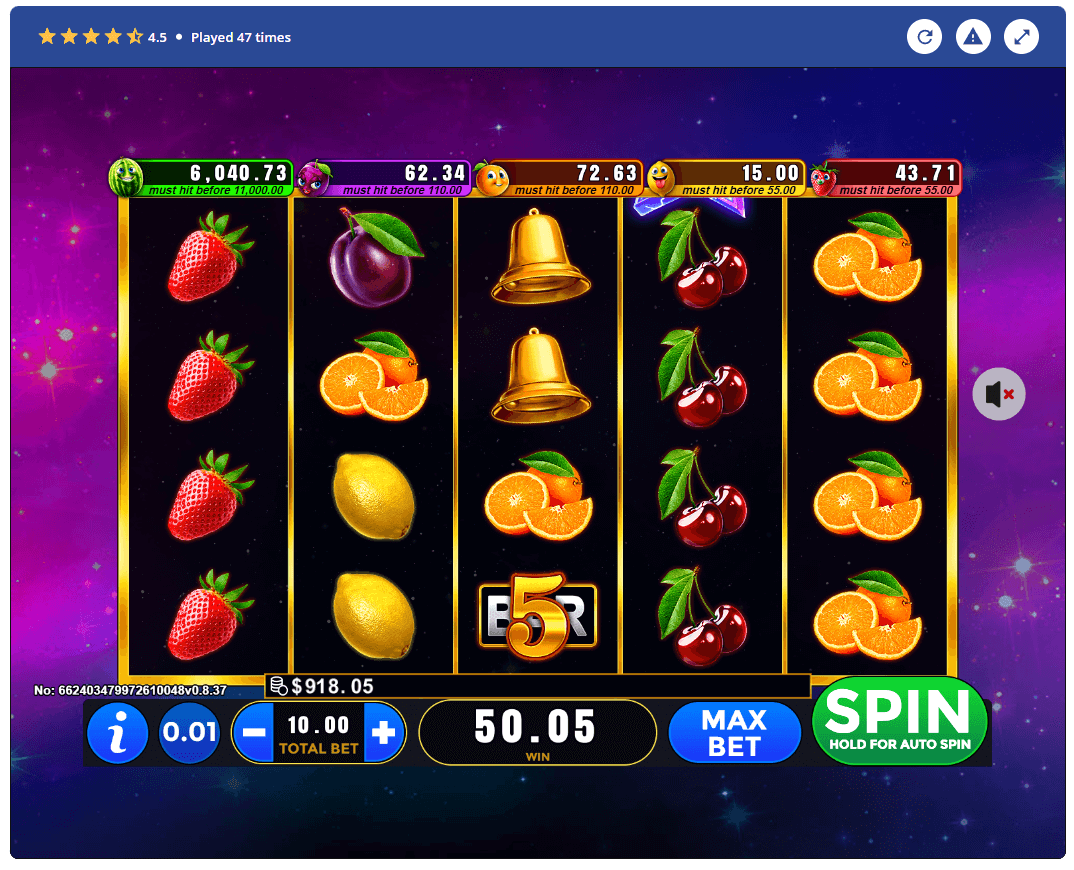The image size is (1074, 870).
Task: Open the blue info paytable button
Action: (x=117, y=733)
